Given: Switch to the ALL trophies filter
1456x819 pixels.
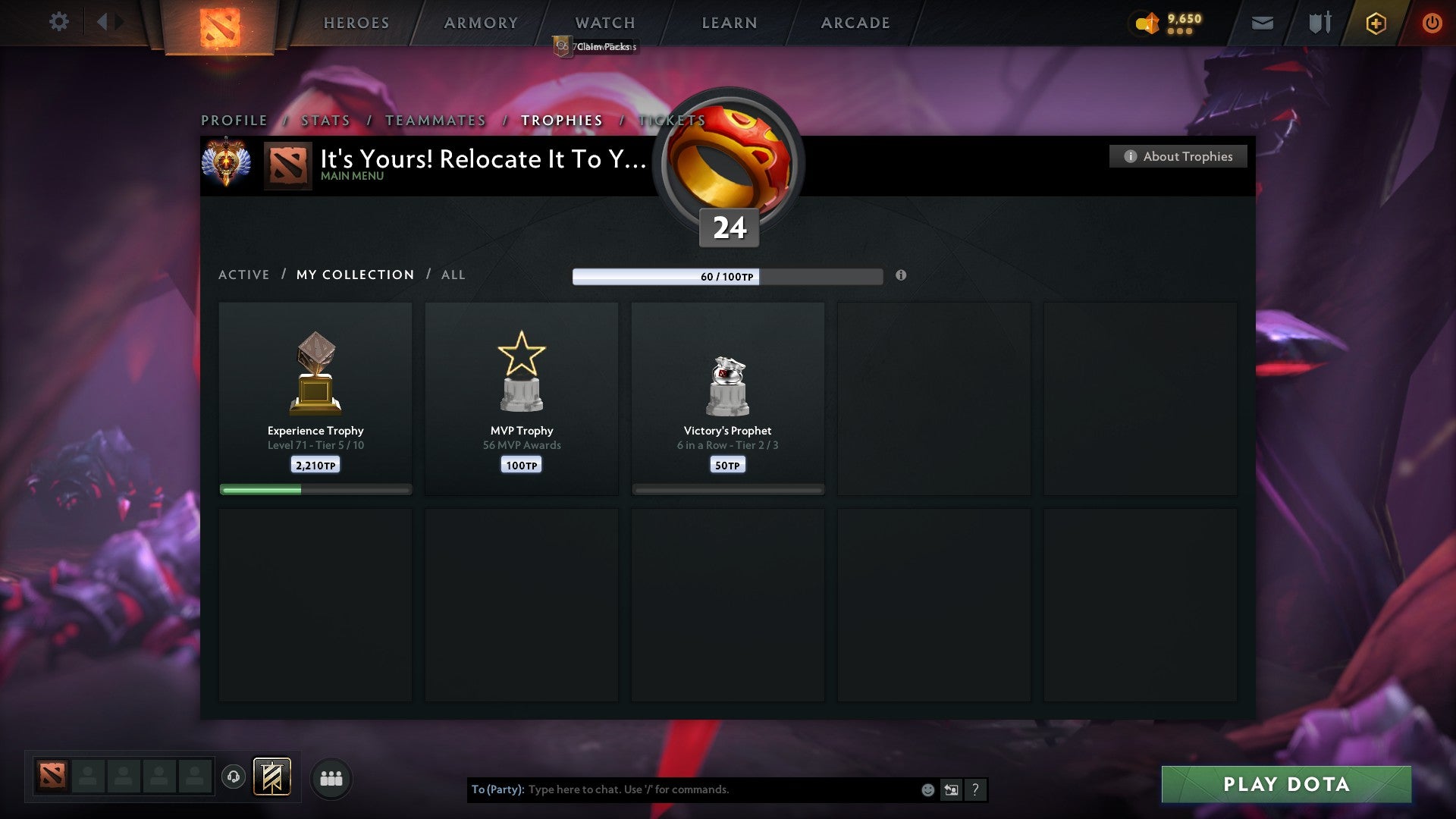Looking at the screenshot, I should tap(453, 275).
